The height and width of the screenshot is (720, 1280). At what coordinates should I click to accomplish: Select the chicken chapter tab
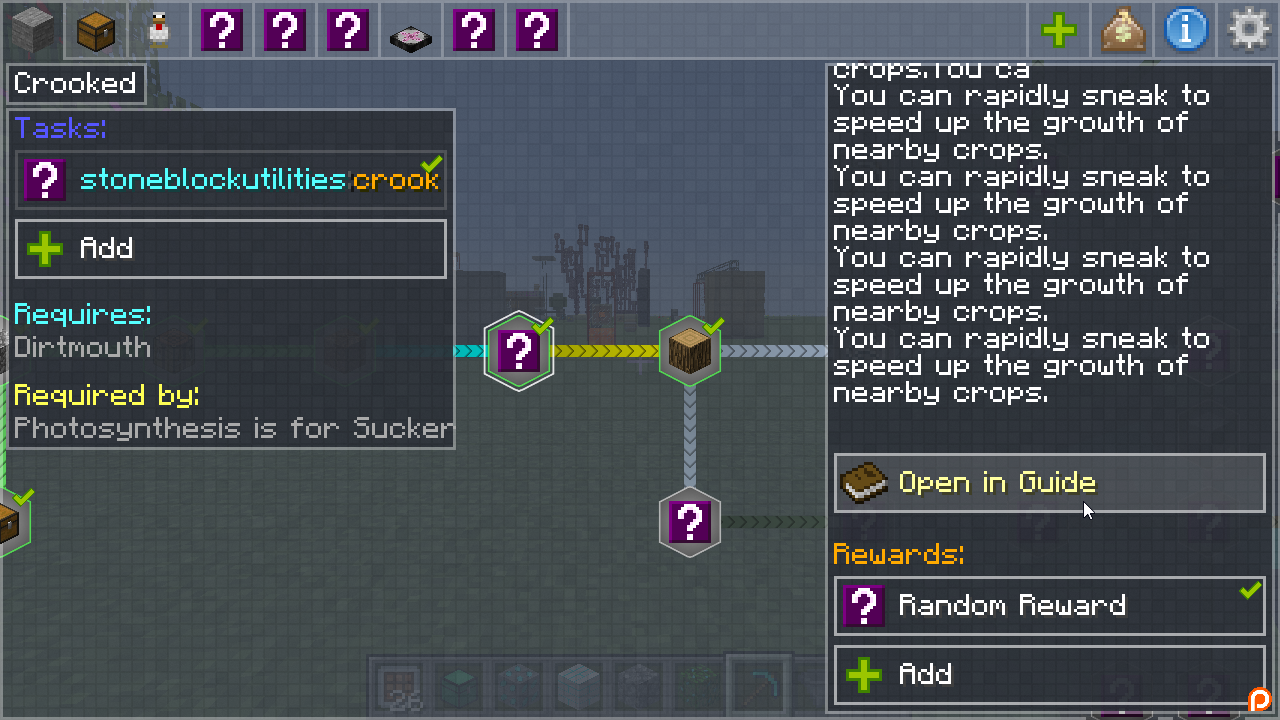tap(159, 31)
